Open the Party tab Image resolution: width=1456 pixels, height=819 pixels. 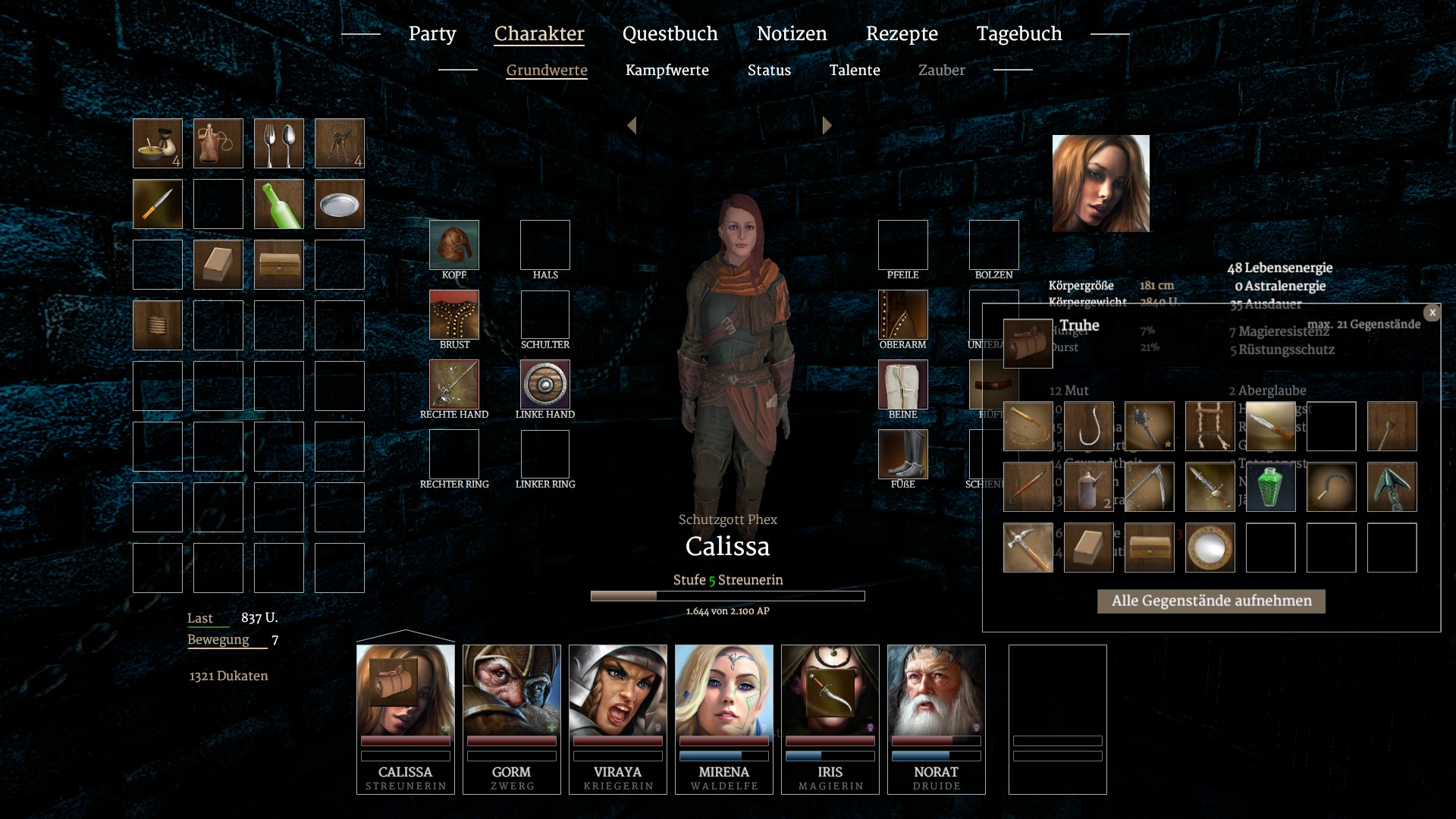pos(432,34)
